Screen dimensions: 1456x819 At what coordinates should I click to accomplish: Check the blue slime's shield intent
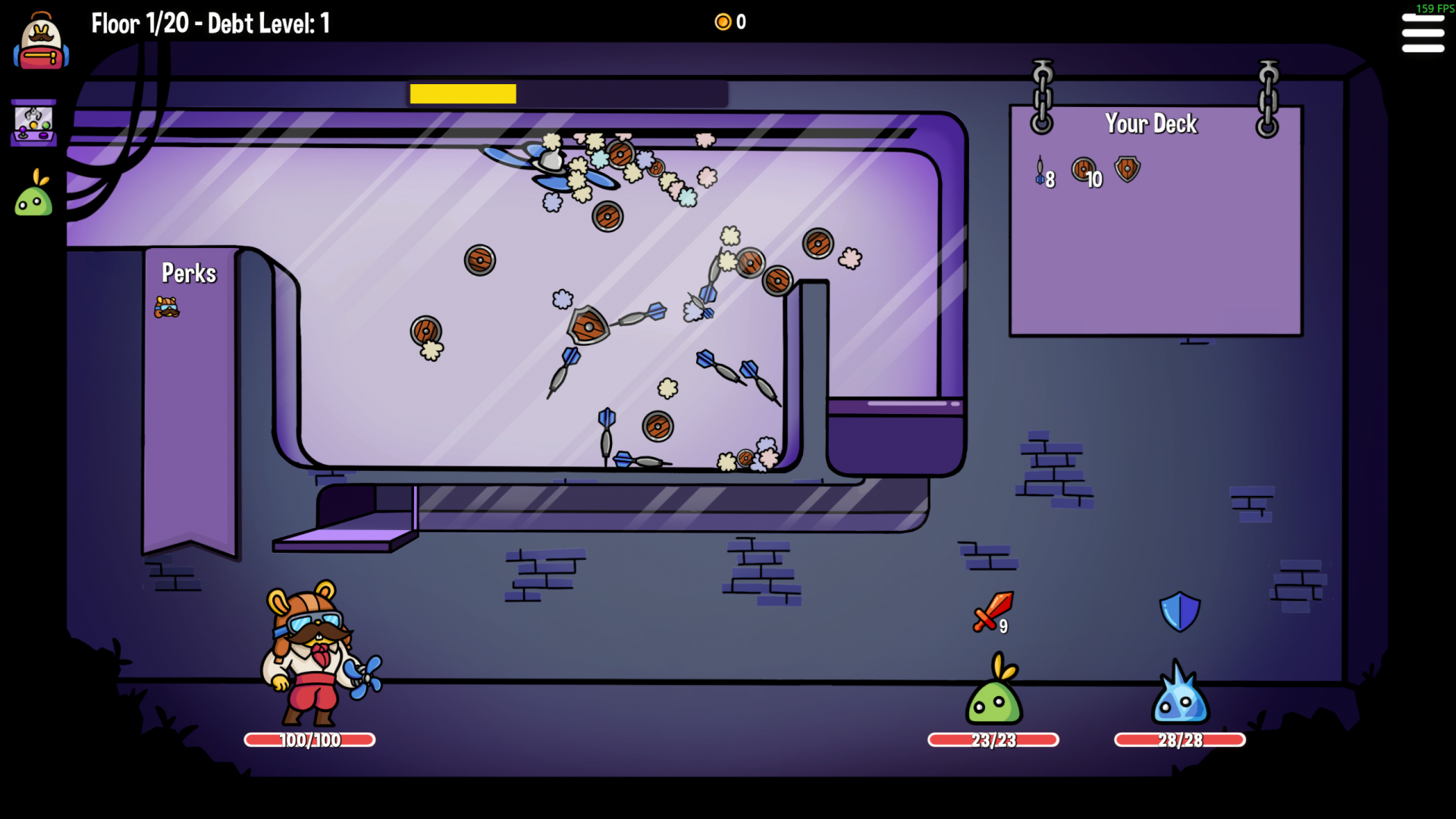pyautogui.click(x=1179, y=612)
